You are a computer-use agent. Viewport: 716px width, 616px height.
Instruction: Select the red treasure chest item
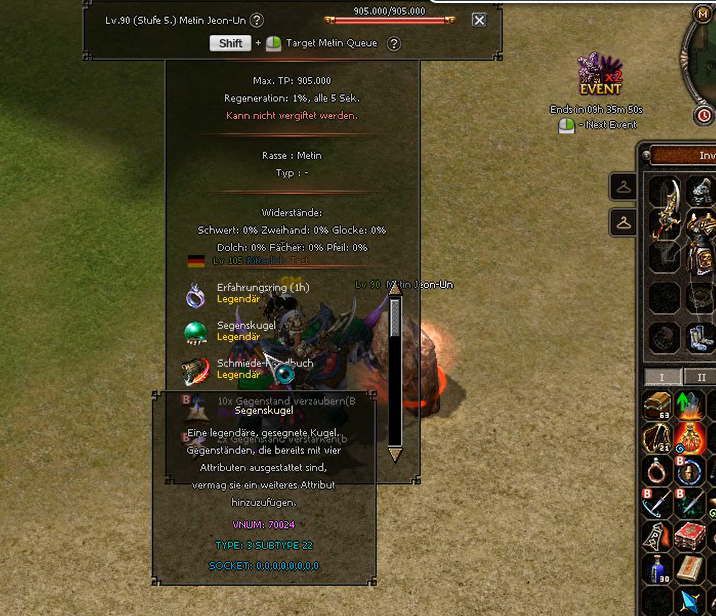pyautogui.click(x=689, y=536)
